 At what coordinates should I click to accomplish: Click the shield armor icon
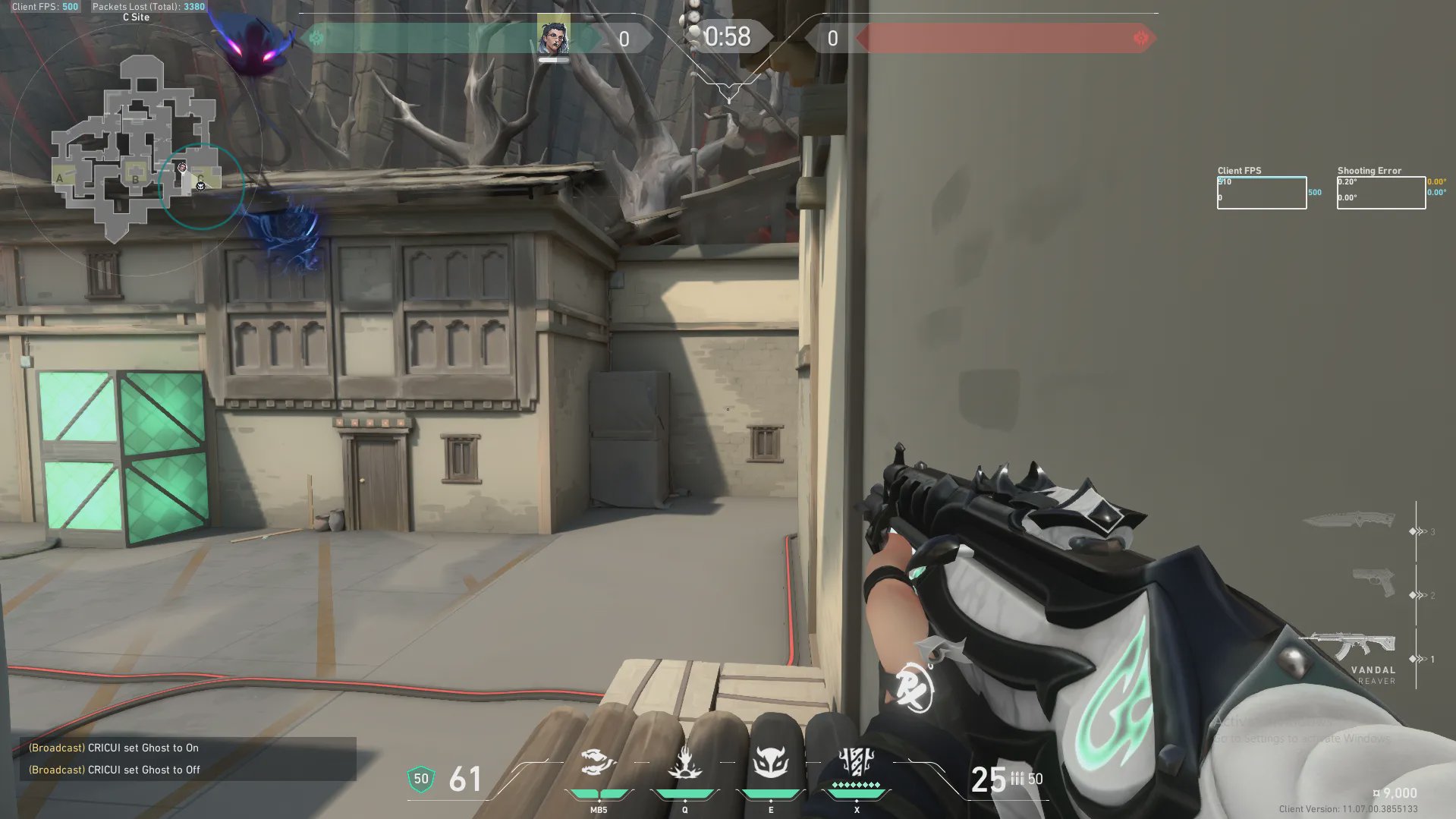pyautogui.click(x=421, y=779)
